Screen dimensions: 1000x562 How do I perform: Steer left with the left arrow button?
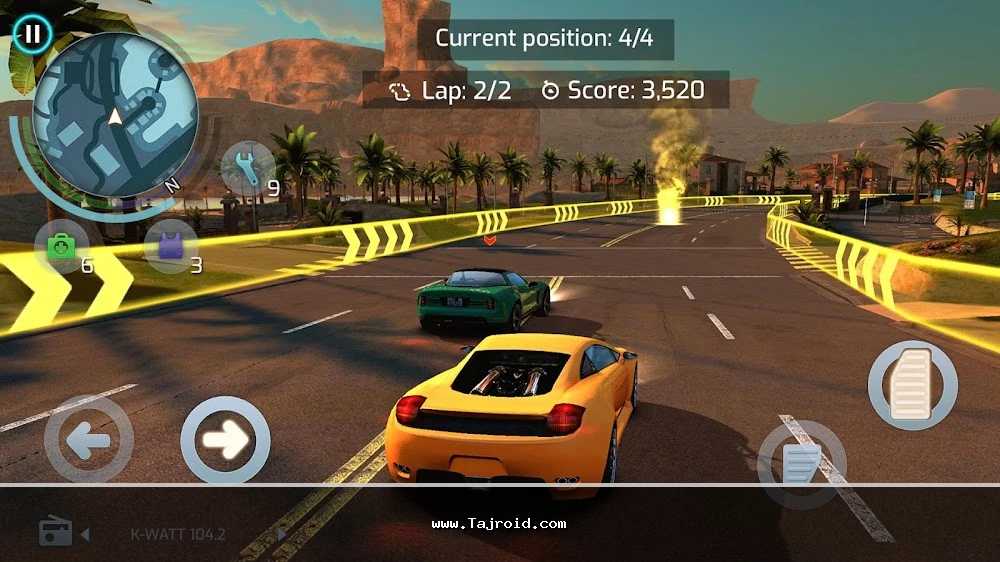coord(88,440)
